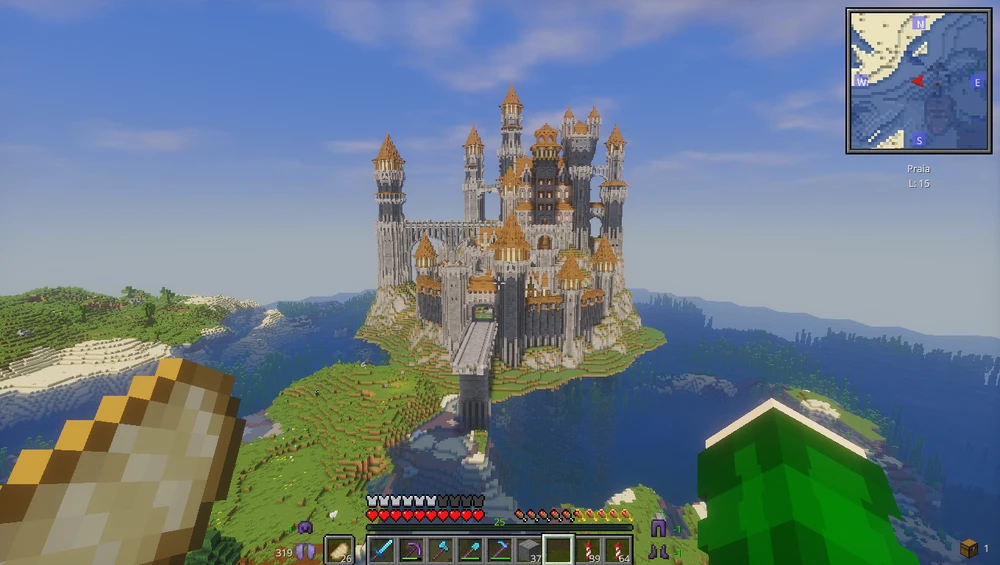Select the firework rocket stack of 99
This screenshot has height=565, width=1000.
click(x=587, y=549)
